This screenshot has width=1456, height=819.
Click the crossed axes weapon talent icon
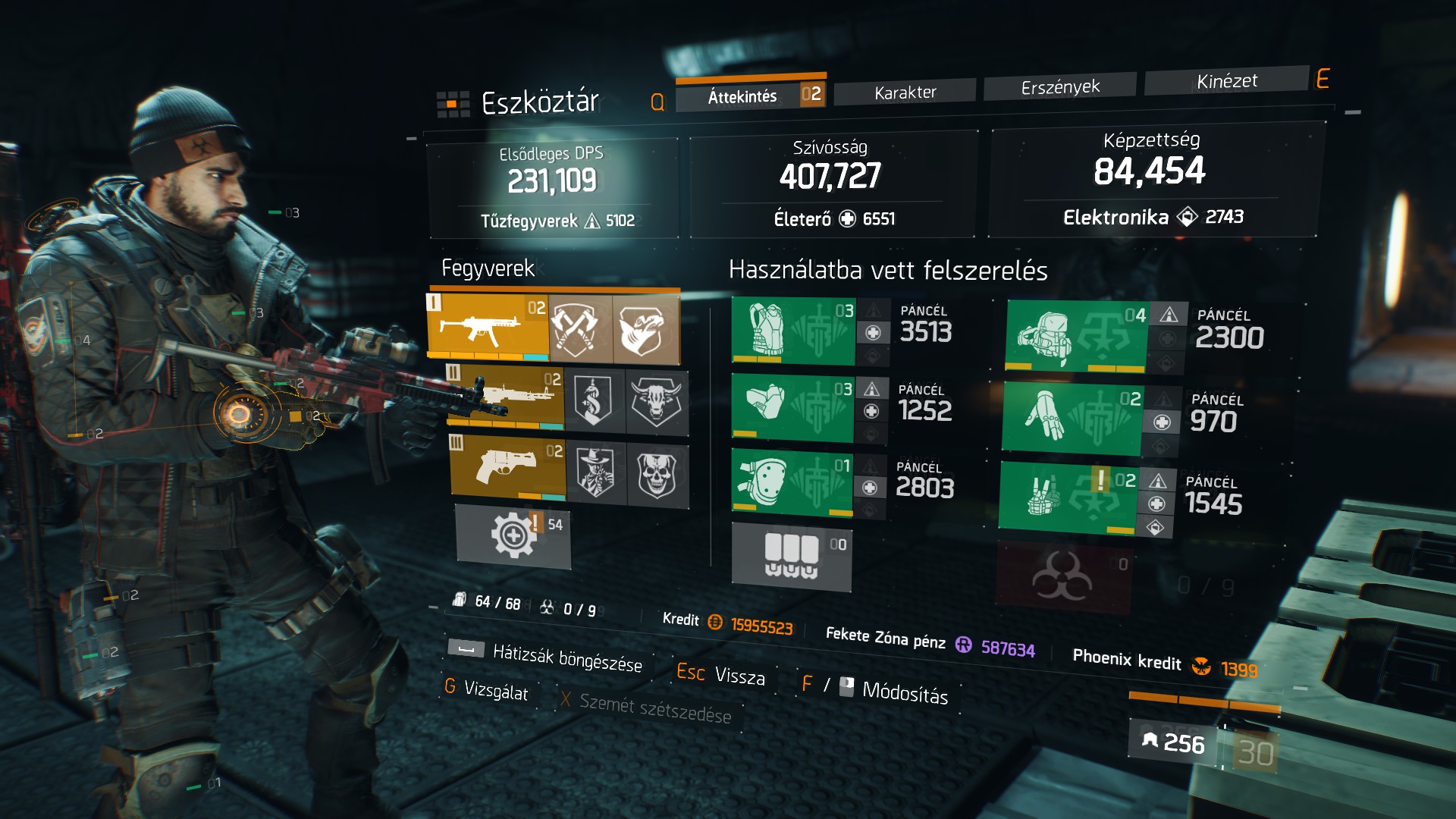click(x=580, y=330)
